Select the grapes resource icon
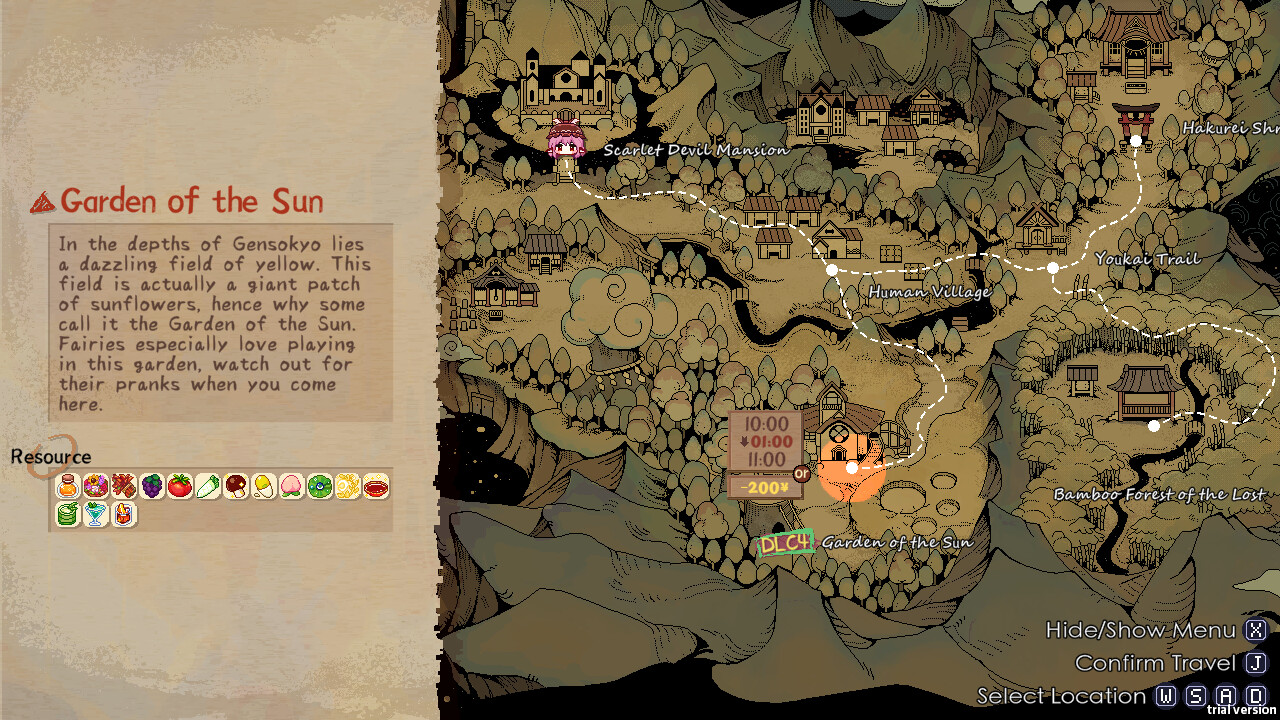This screenshot has width=1280, height=720. [x=151, y=487]
